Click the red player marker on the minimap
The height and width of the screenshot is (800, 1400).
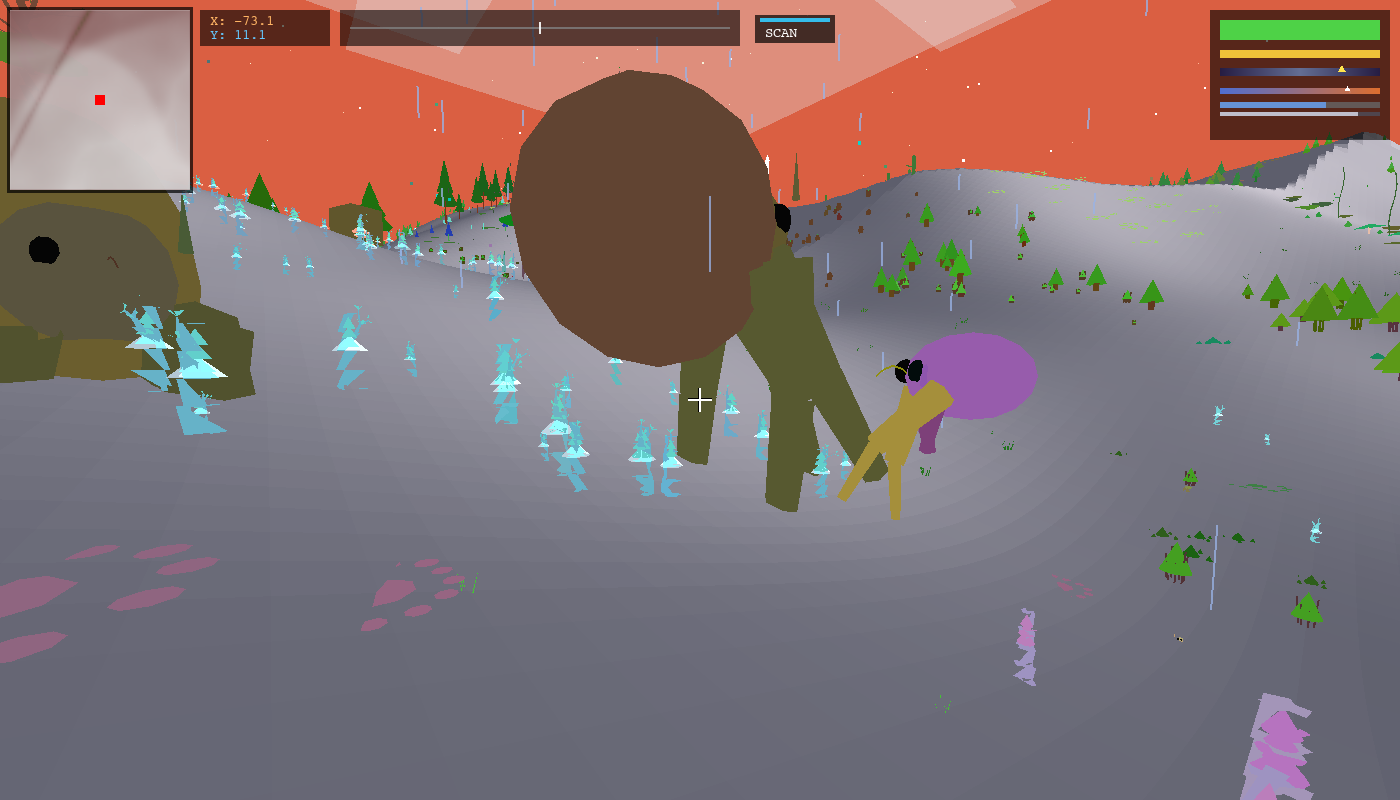pyautogui.click(x=99, y=99)
